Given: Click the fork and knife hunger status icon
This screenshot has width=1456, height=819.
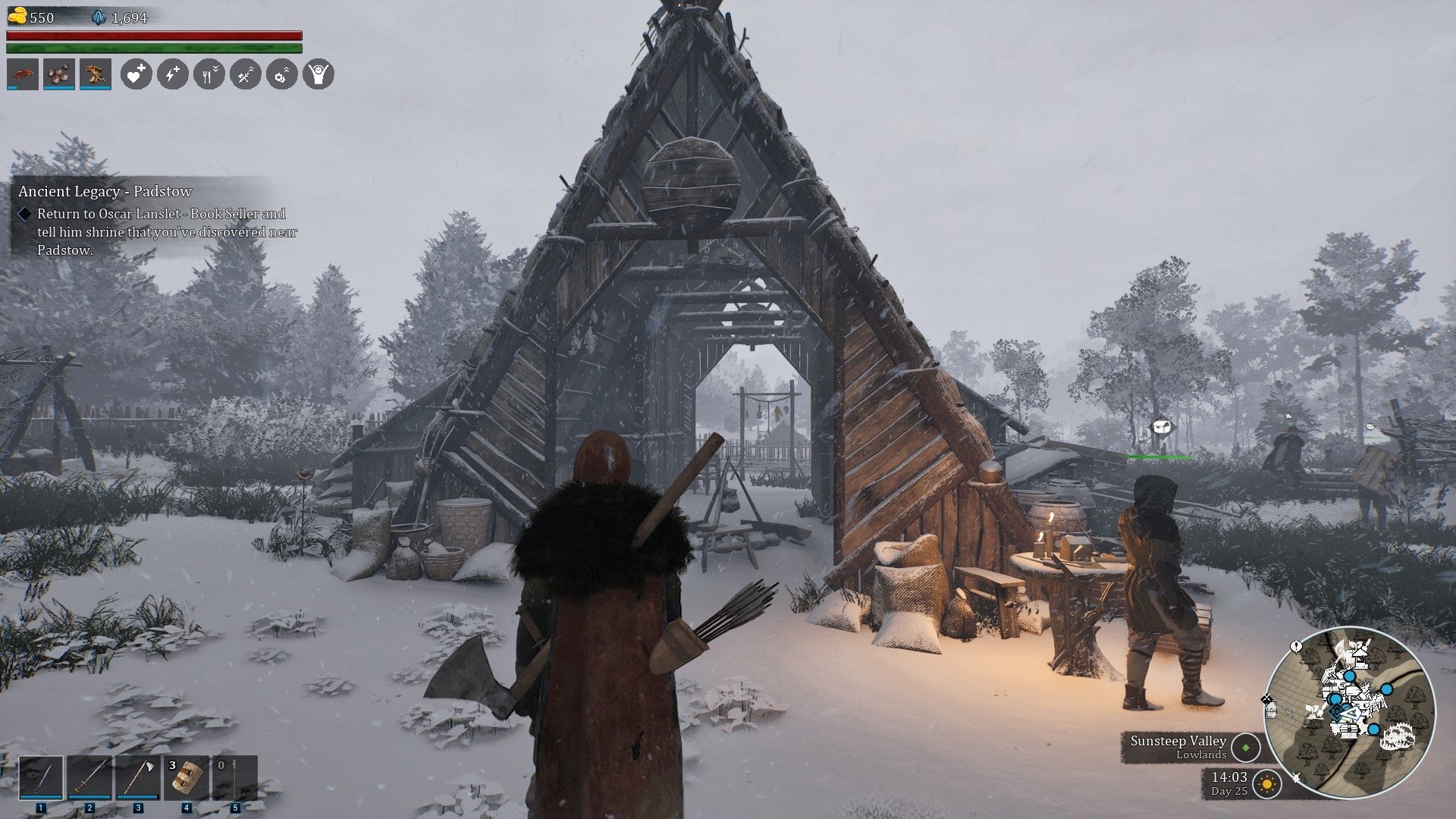Looking at the screenshot, I should (209, 74).
